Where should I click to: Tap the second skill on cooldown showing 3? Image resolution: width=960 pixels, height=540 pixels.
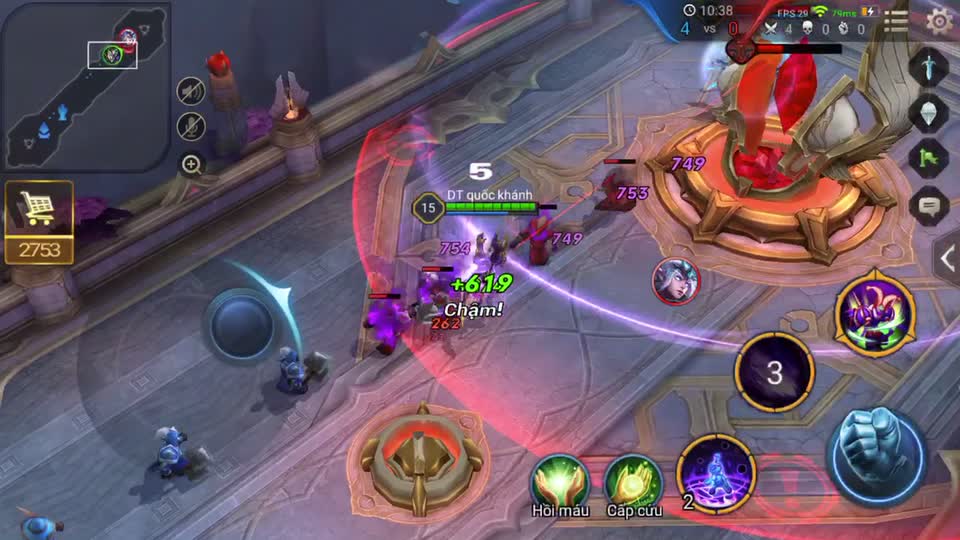coord(774,373)
